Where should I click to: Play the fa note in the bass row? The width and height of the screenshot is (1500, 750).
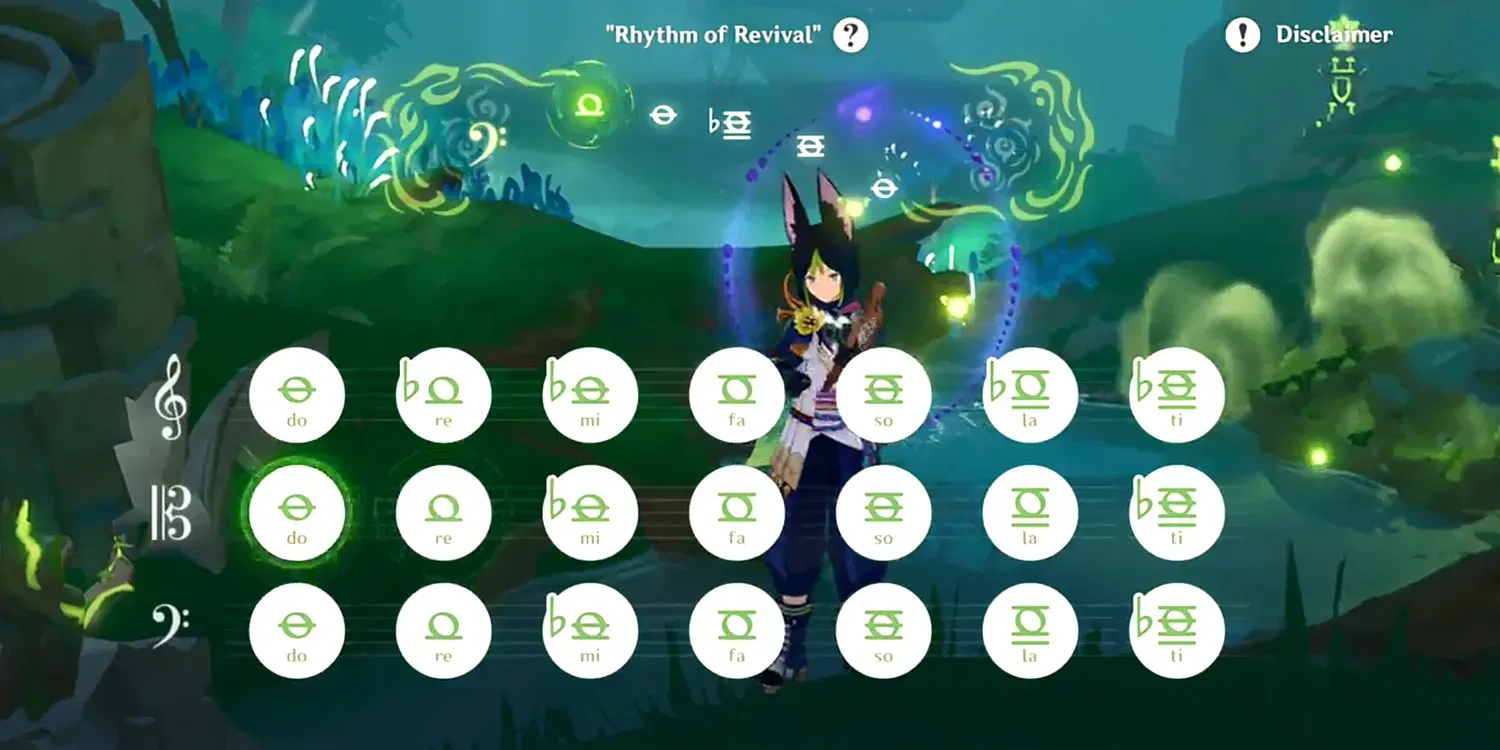click(737, 630)
